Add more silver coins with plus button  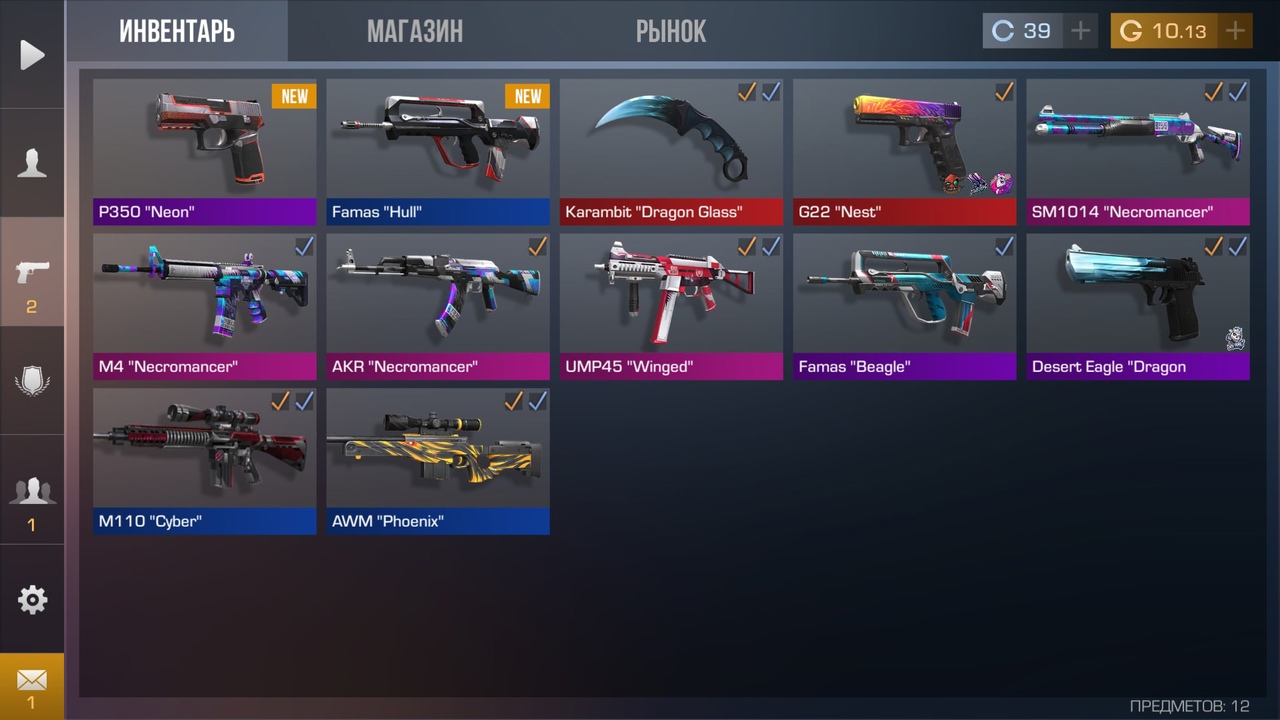coord(1080,31)
